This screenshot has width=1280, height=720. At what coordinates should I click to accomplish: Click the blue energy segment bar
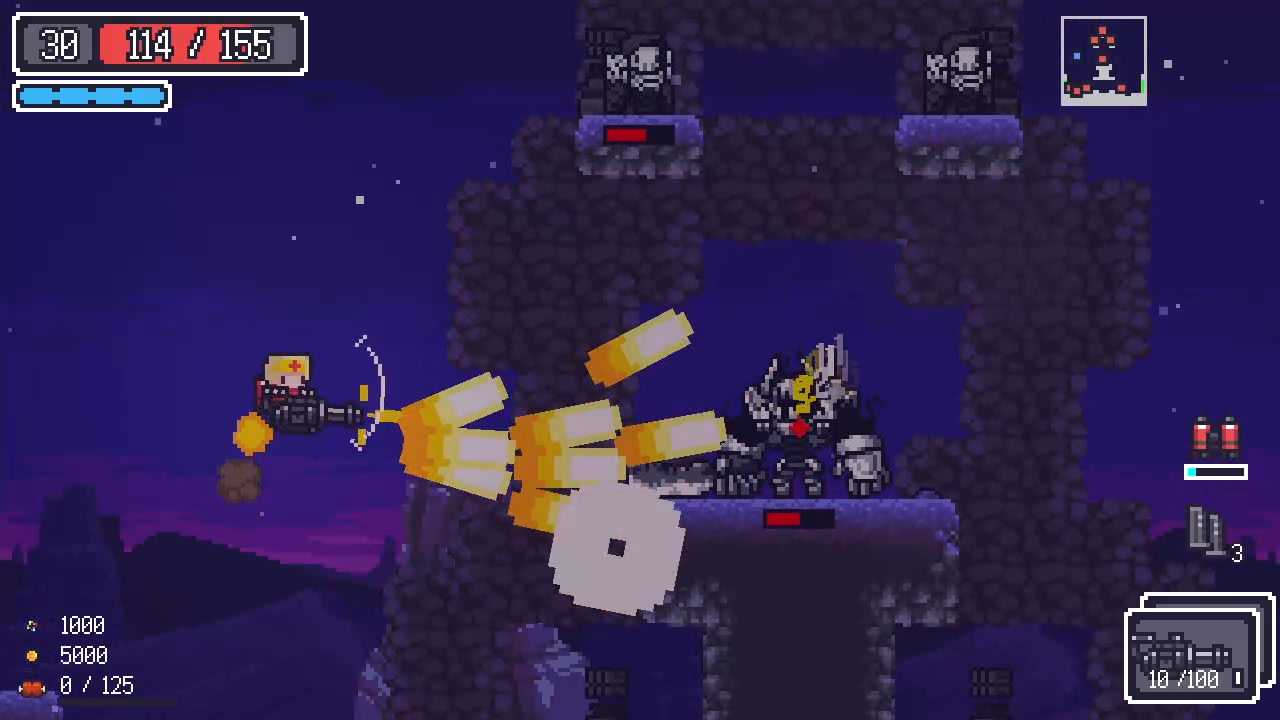pyautogui.click(x=90, y=97)
